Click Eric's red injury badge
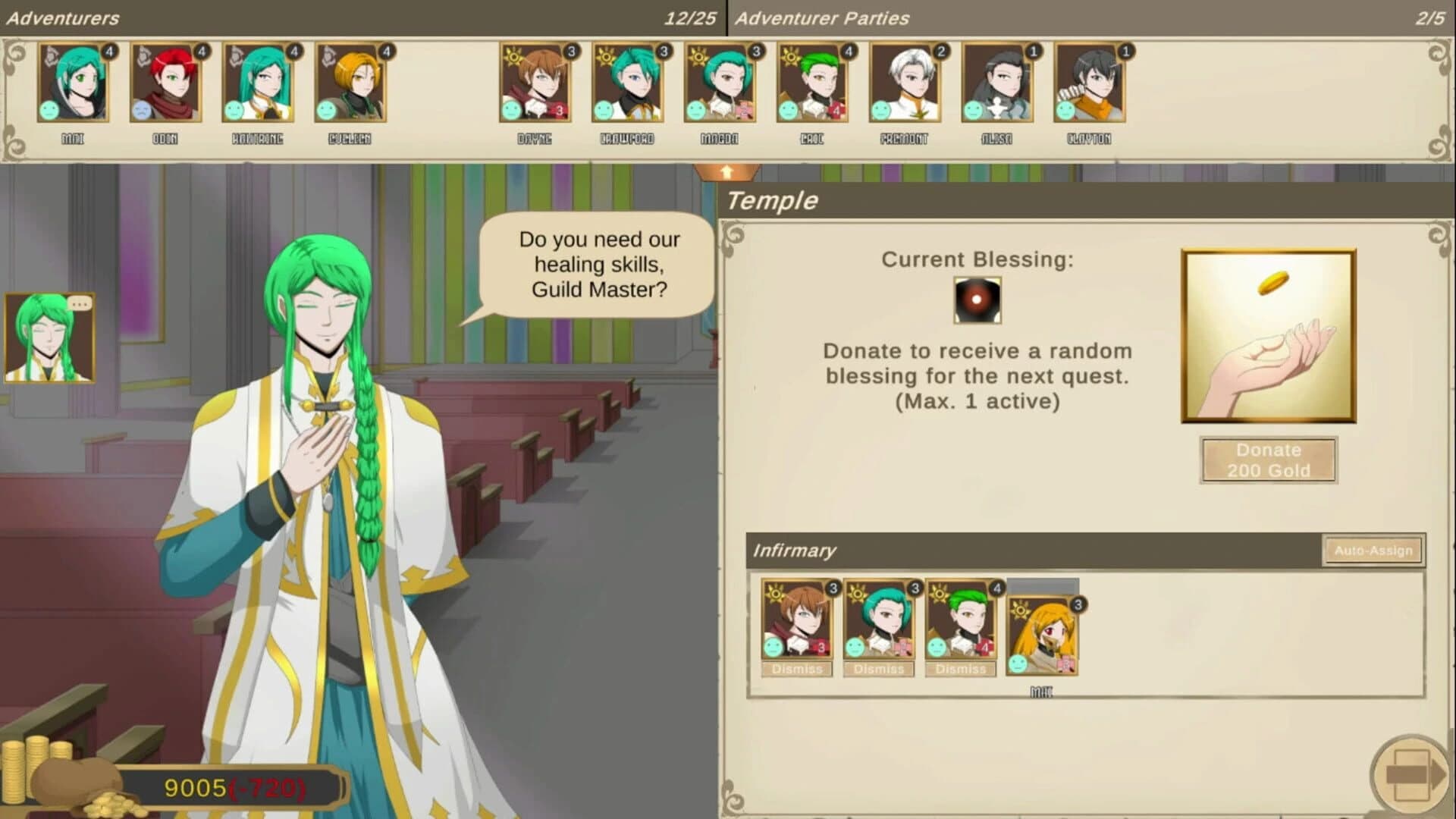 [836, 111]
